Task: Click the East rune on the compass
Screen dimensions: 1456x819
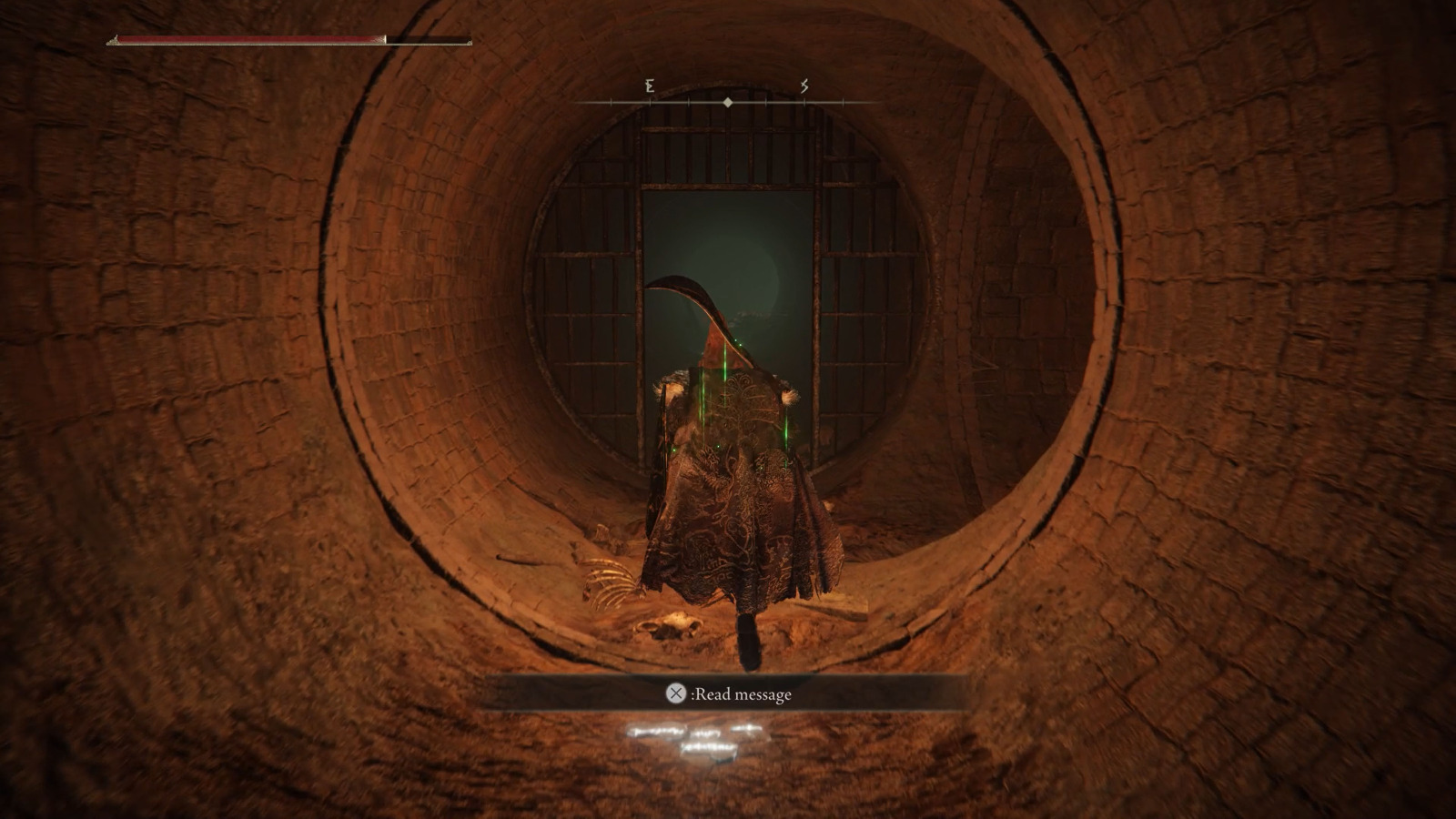Action: tap(649, 88)
